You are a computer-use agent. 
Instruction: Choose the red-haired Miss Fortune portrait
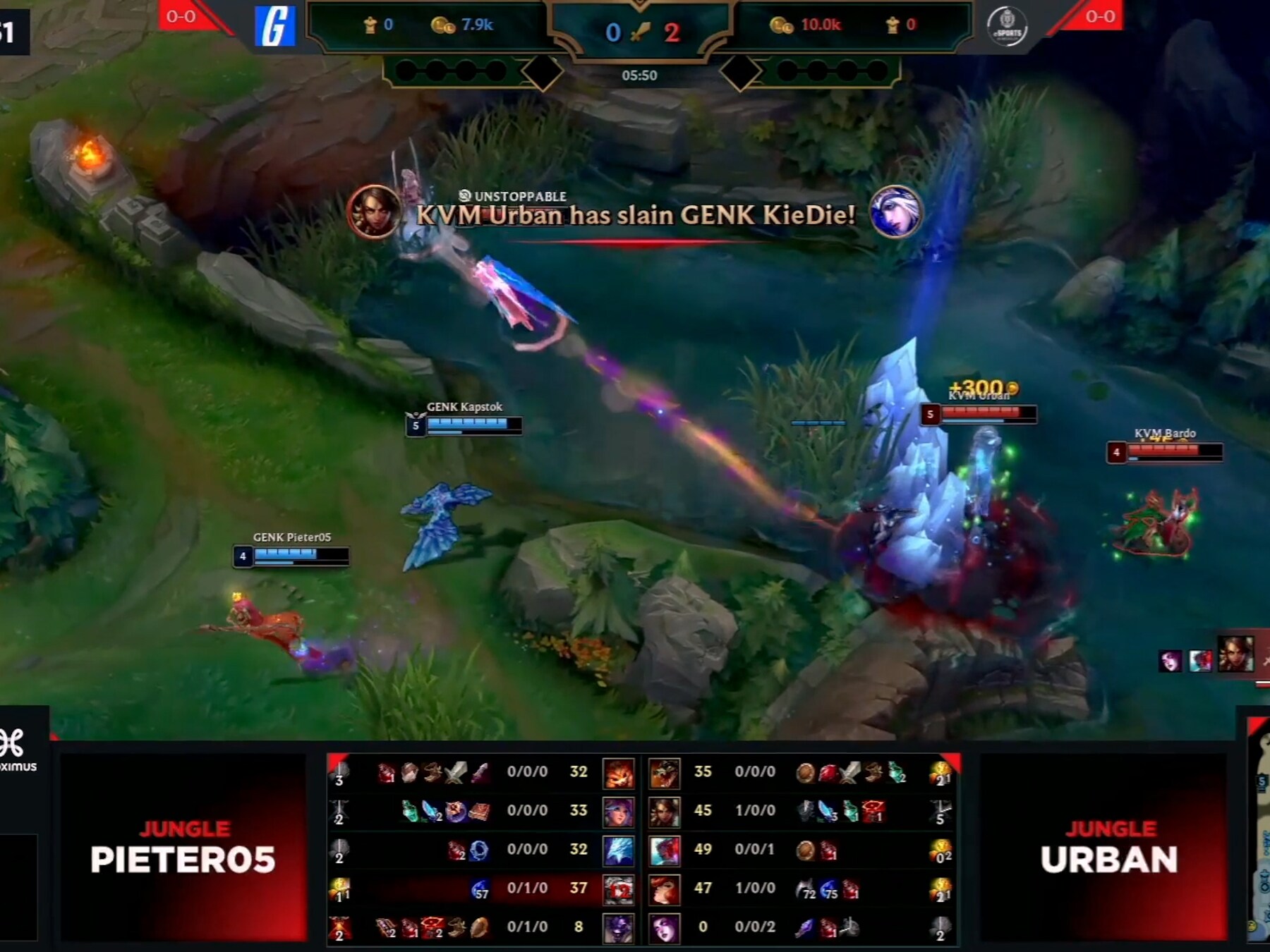pos(664,889)
